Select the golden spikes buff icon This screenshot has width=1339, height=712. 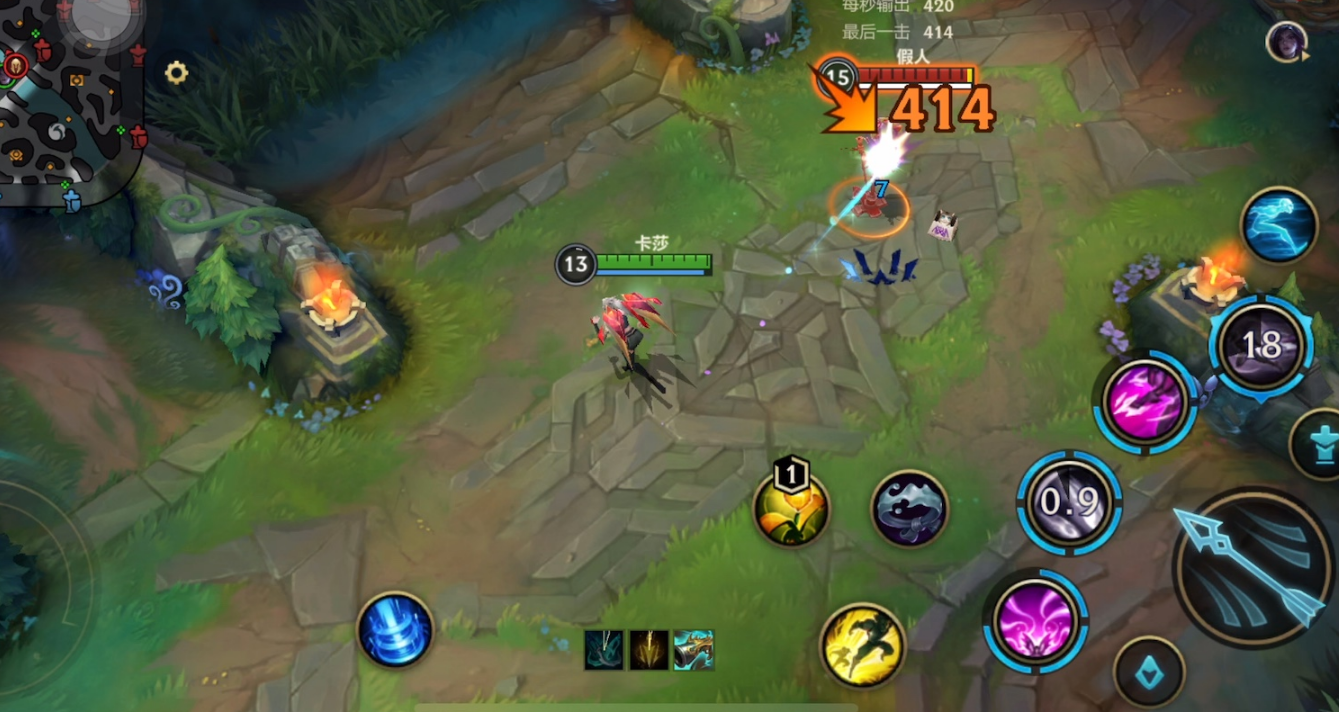(x=648, y=650)
